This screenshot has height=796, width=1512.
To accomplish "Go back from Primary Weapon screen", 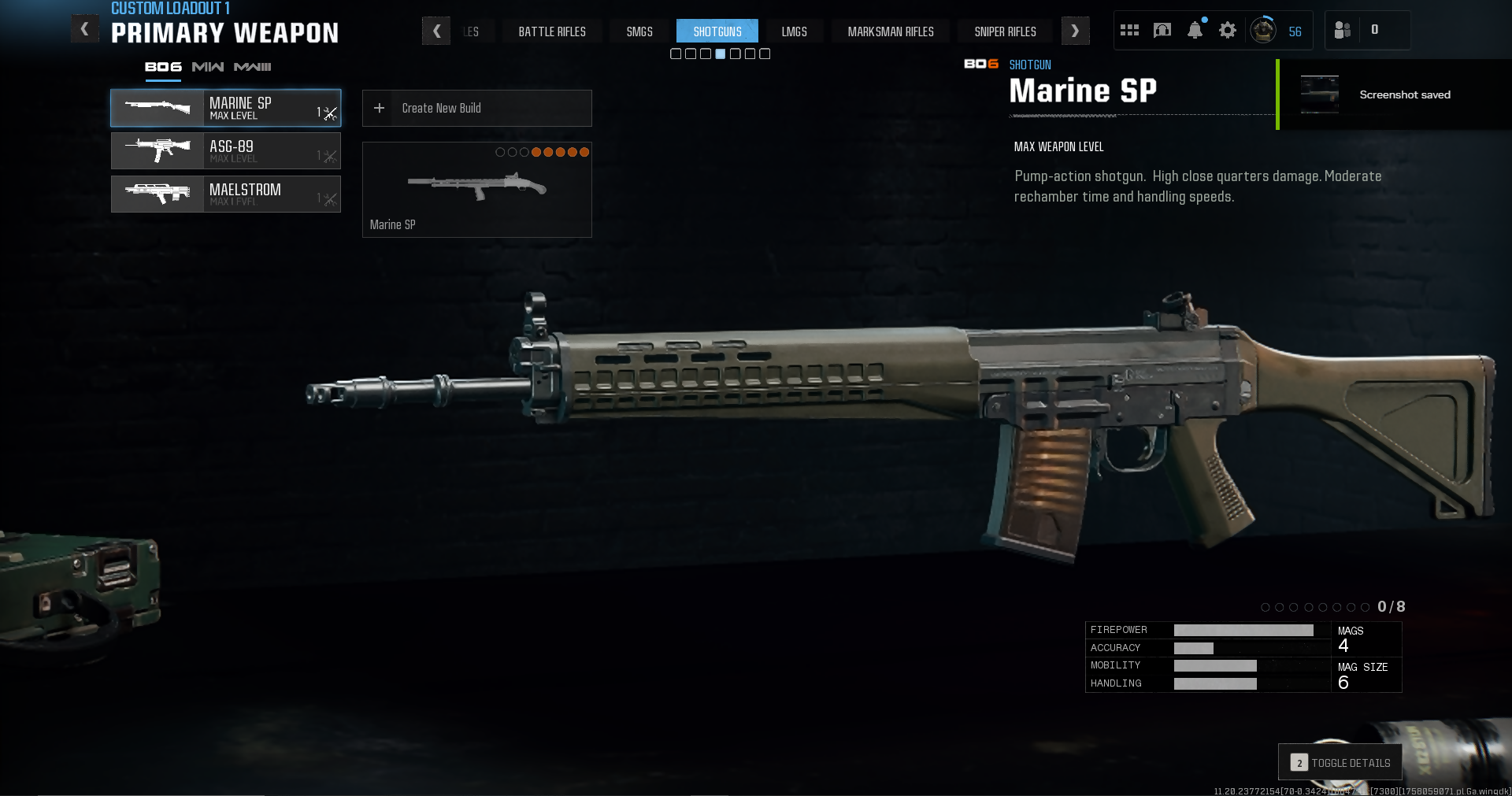I will tap(85, 30).
